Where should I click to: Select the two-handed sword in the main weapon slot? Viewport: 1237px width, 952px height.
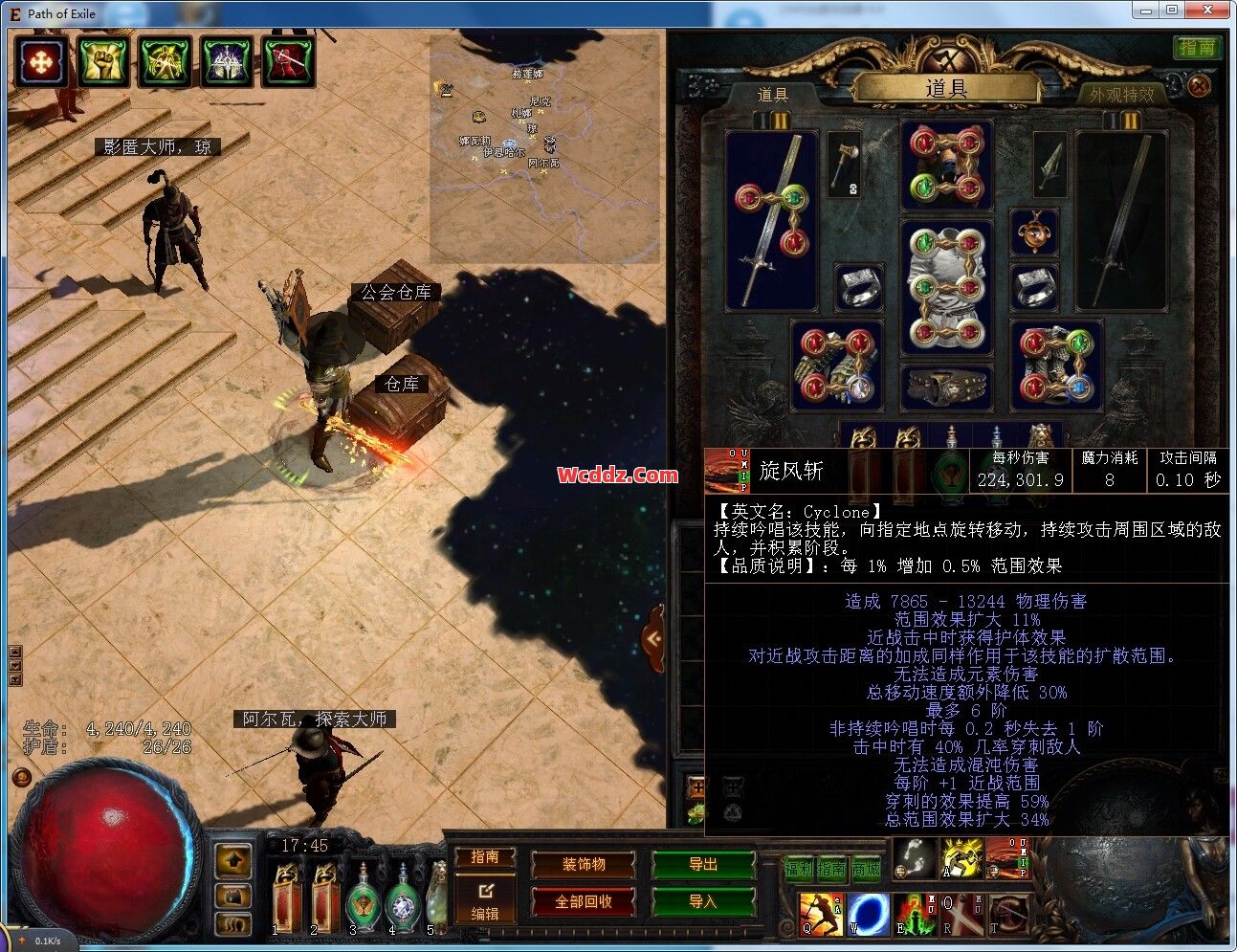(x=771, y=221)
